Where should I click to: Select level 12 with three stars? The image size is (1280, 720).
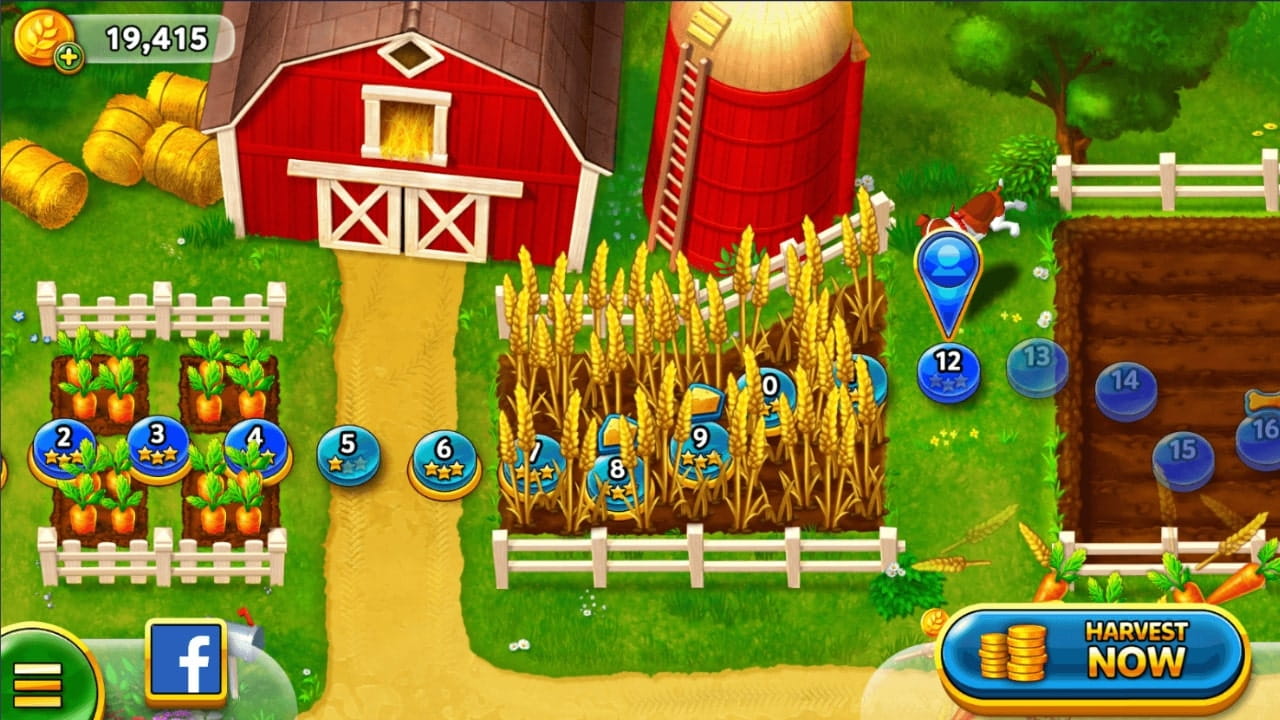pyautogui.click(x=948, y=372)
